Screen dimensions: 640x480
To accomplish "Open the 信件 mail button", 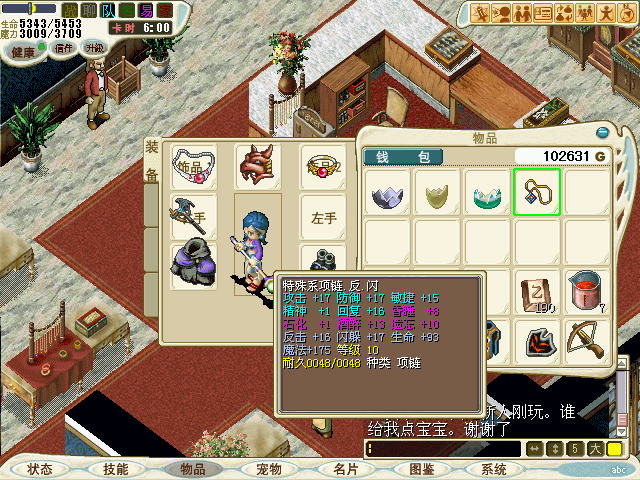I will point(64,47).
